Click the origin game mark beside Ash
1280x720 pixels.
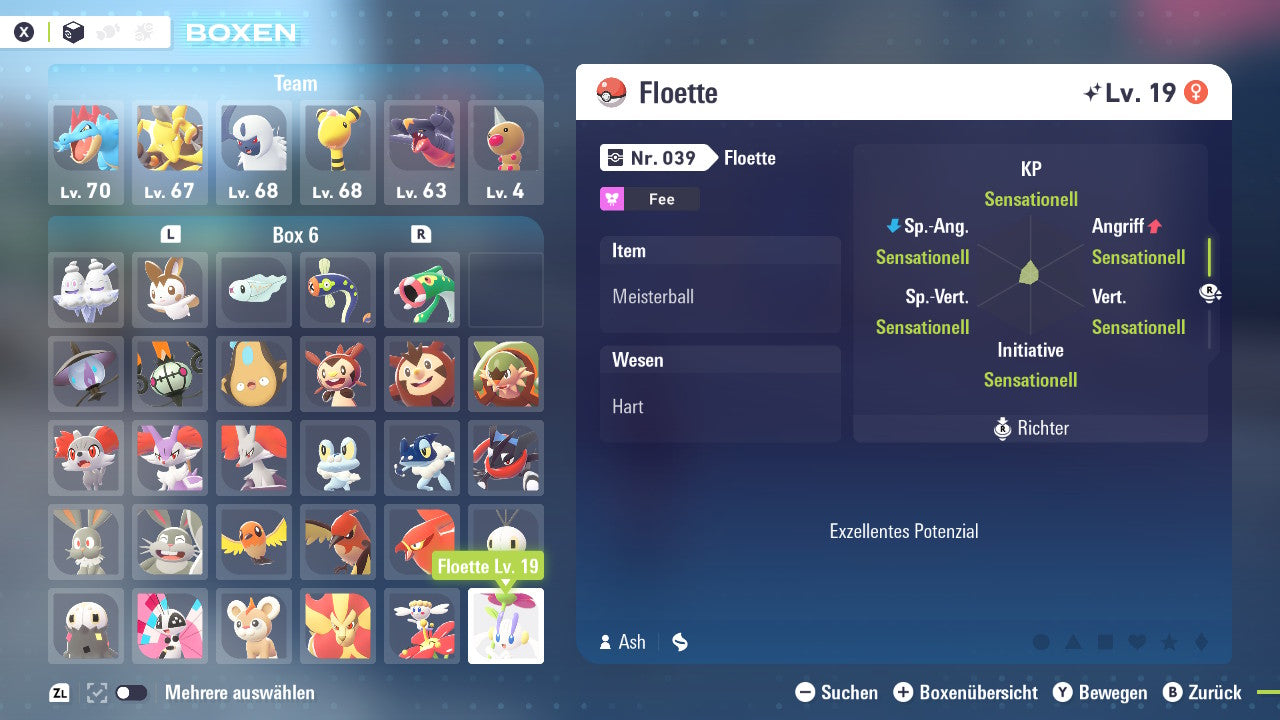pyautogui.click(x=679, y=642)
